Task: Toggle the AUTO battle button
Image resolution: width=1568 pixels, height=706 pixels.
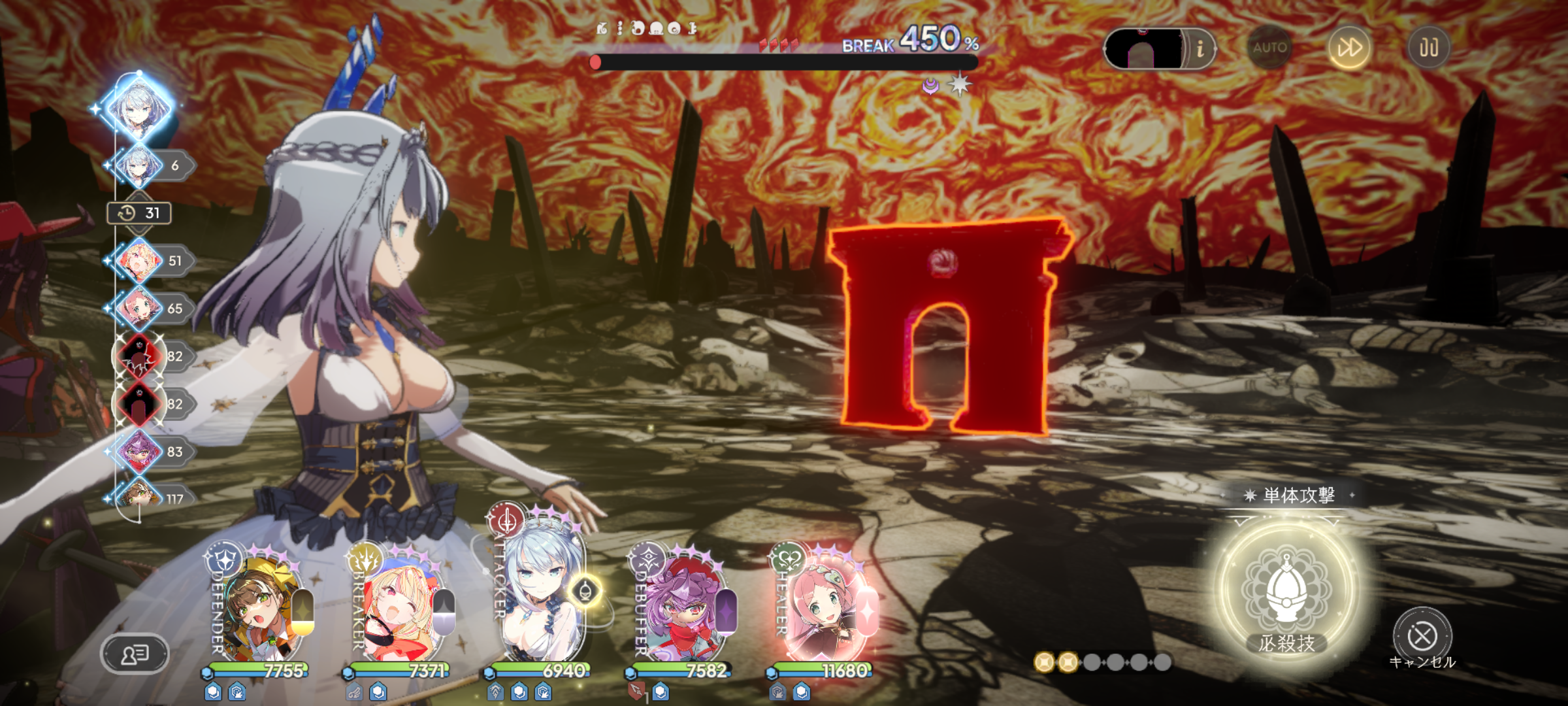Action: pyautogui.click(x=1269, y=48)
